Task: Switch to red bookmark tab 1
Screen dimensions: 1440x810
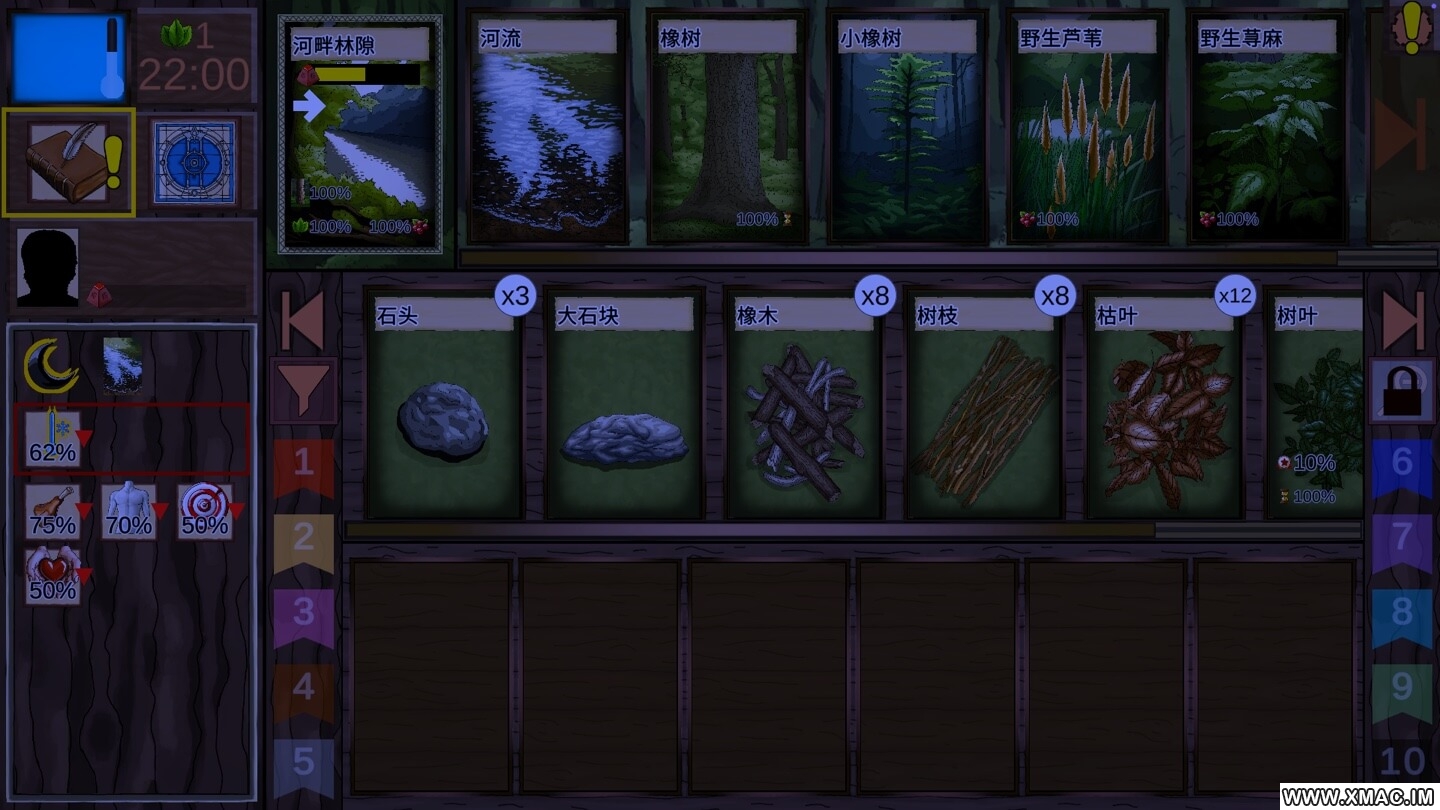Action: pos(303,465)
